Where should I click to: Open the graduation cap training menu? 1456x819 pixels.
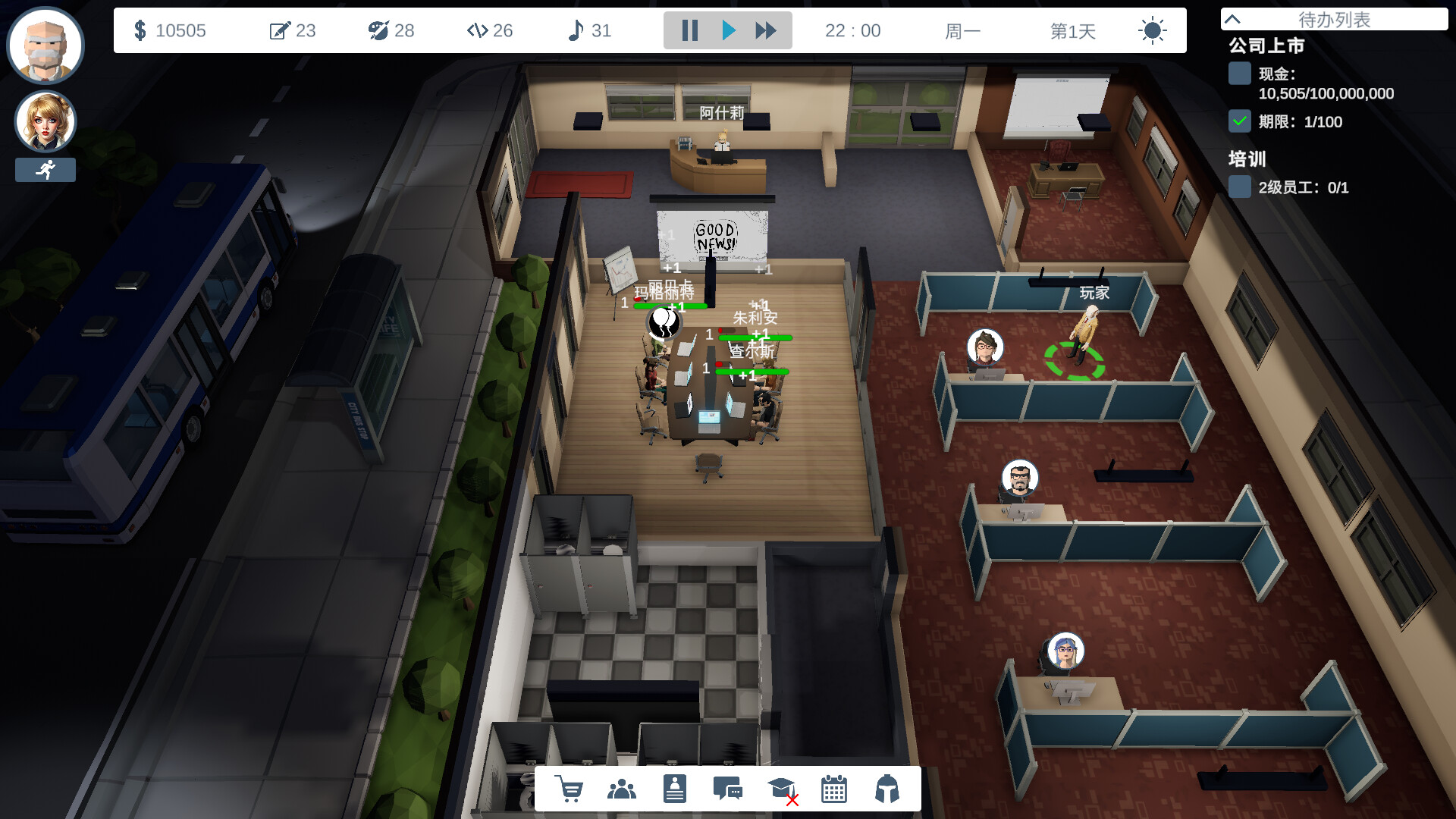(781, 789)
